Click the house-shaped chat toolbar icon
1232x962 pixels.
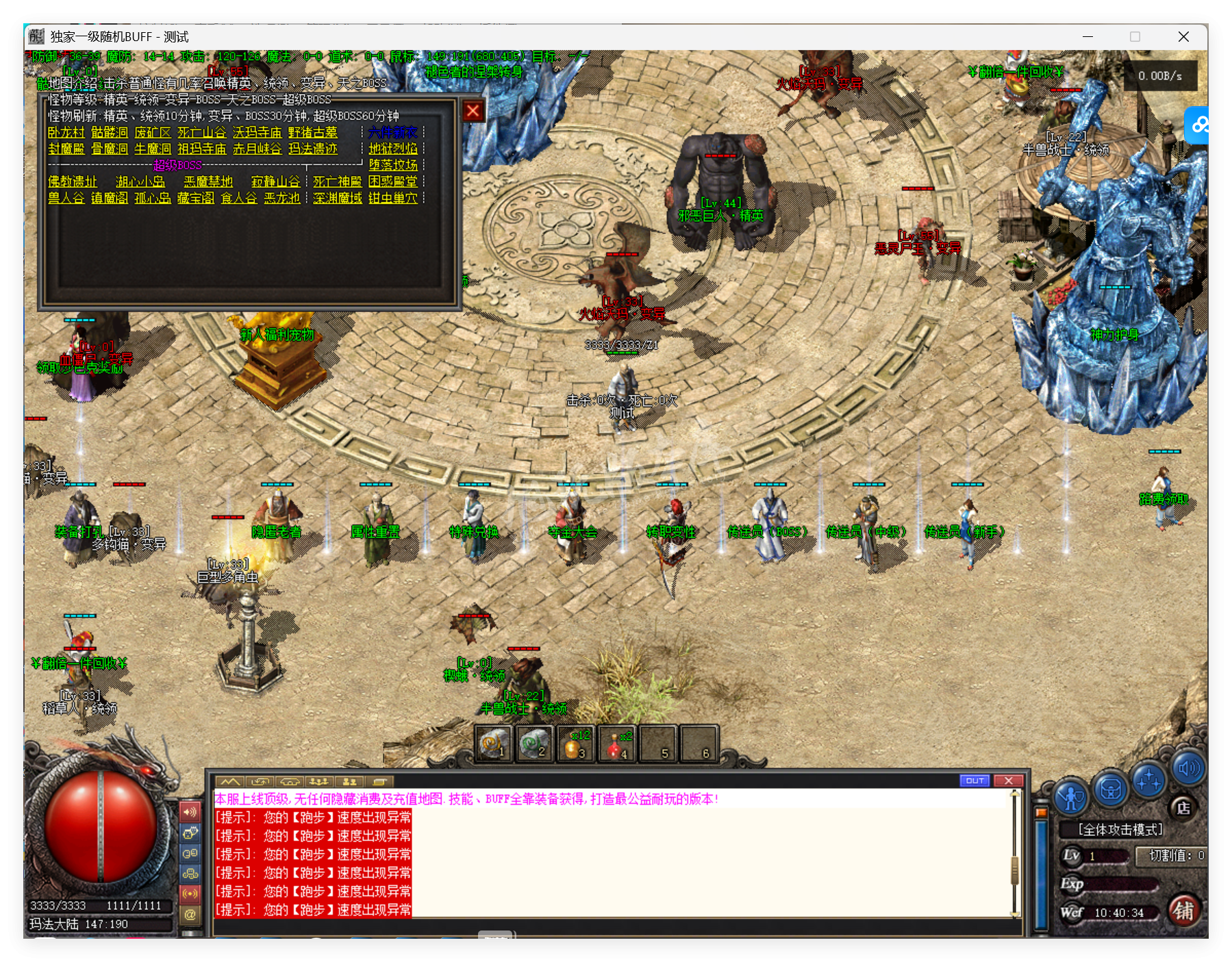click(290, 782)
